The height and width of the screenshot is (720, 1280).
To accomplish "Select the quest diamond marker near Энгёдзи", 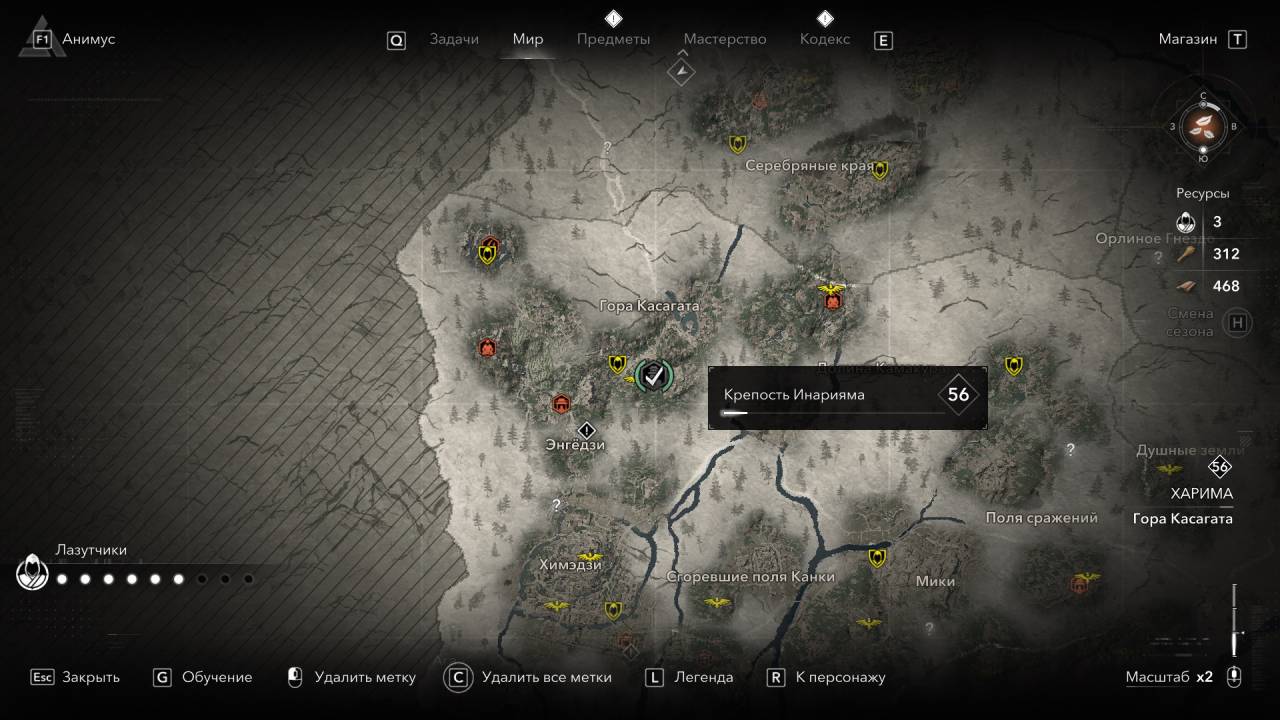I will 587,430.
